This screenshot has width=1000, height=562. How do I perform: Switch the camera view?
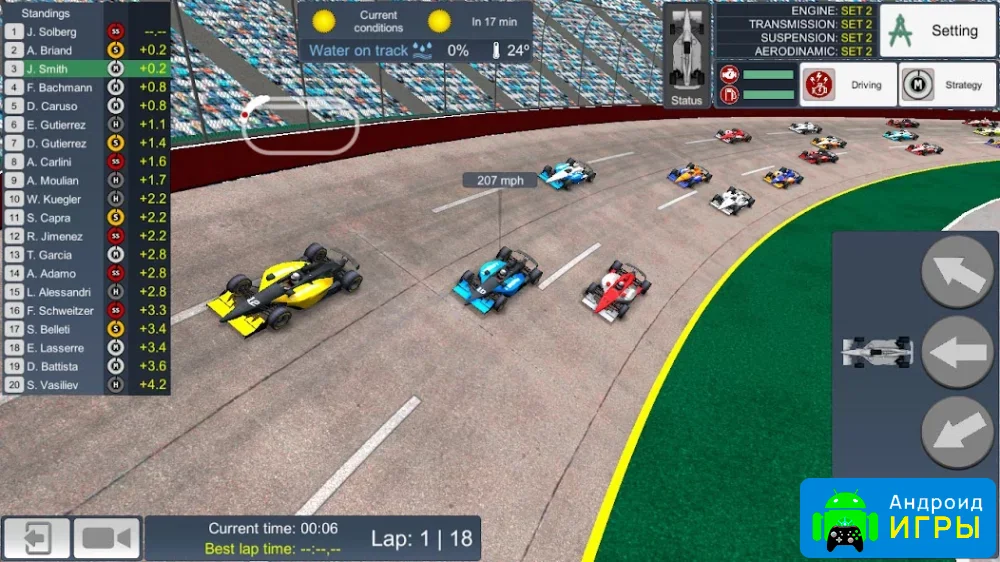tap(107, 539)
